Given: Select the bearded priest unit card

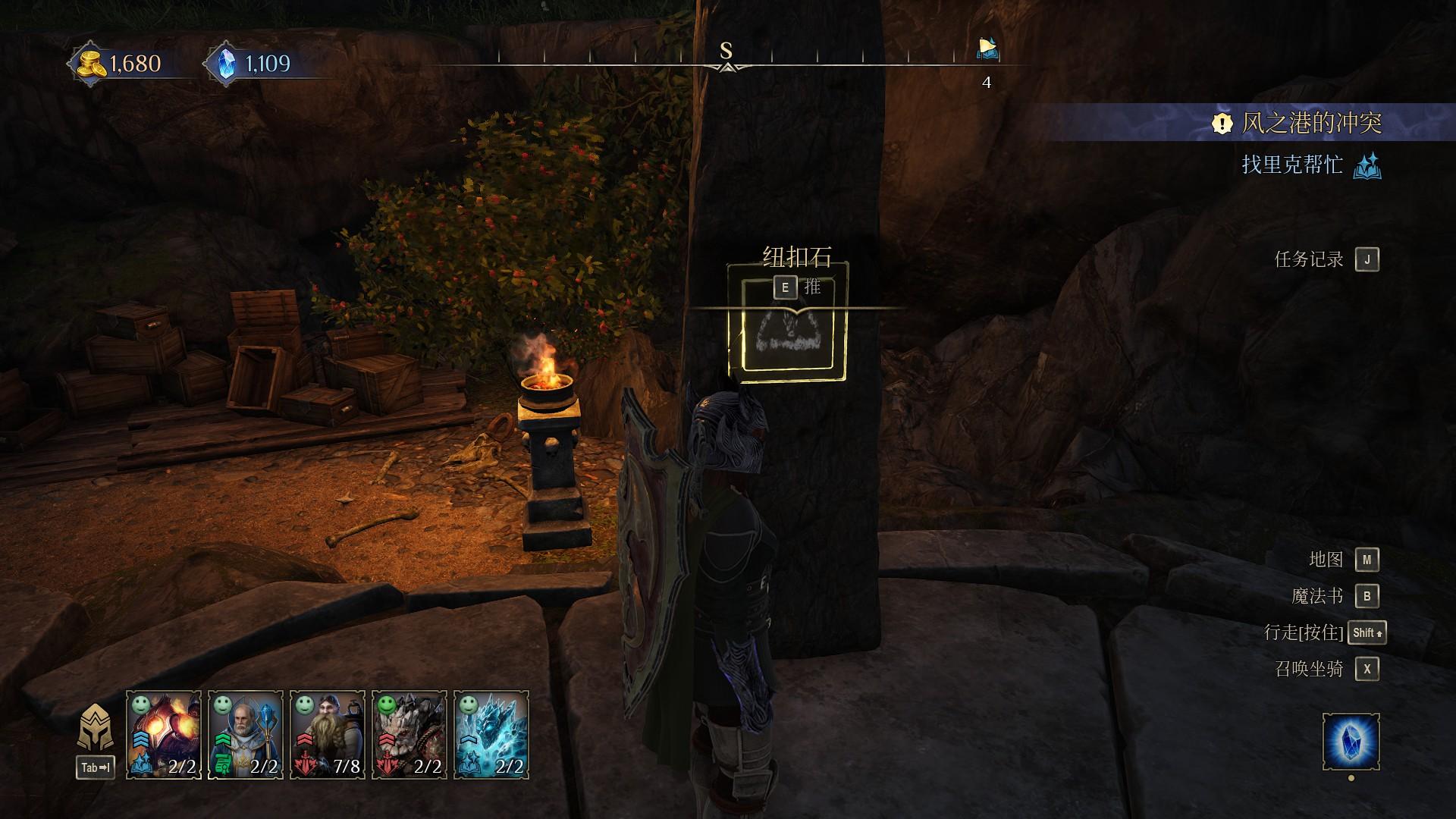Looking at the screenshot, I should tap(246, 734).
